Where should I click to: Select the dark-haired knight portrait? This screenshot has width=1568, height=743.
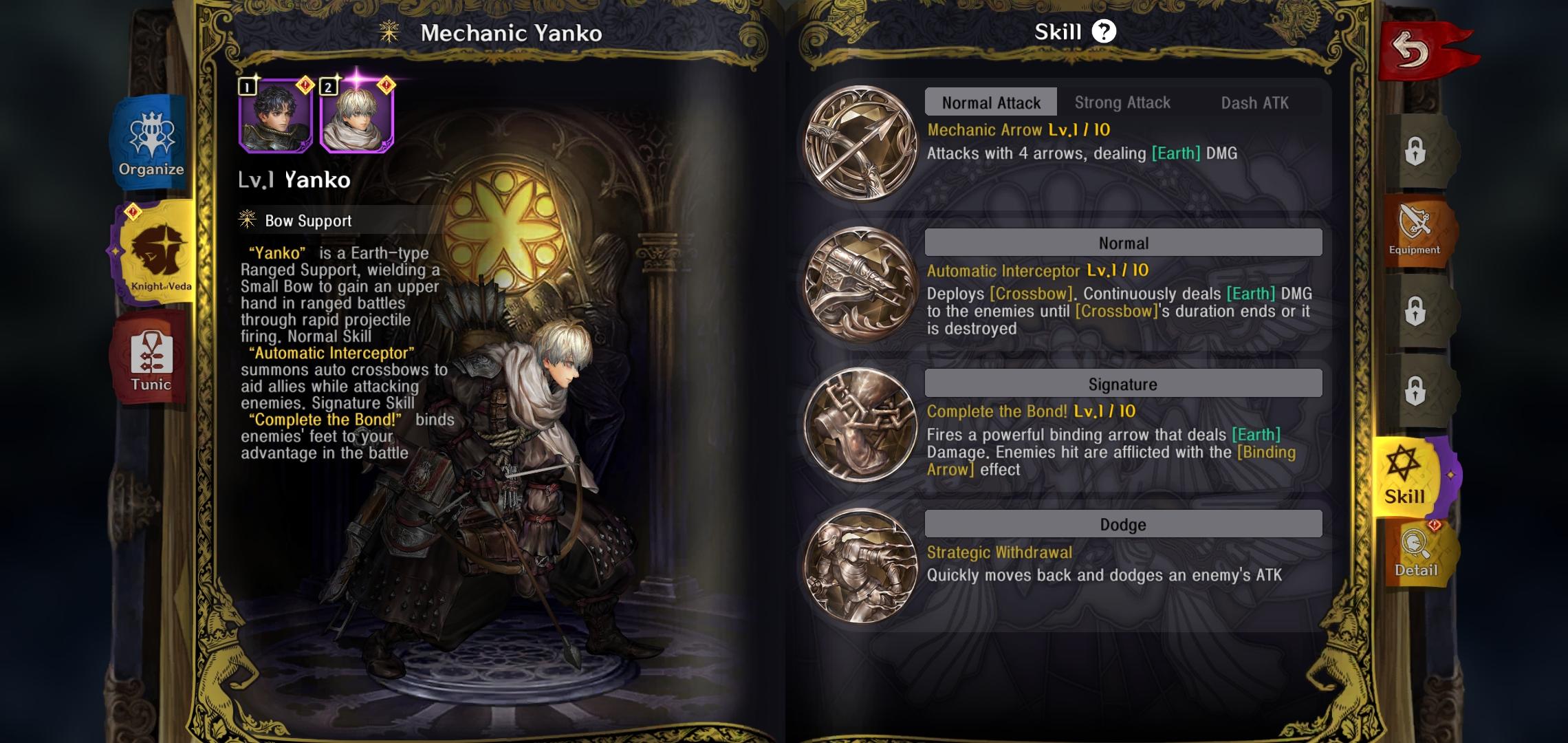click(x=276, y=116)
